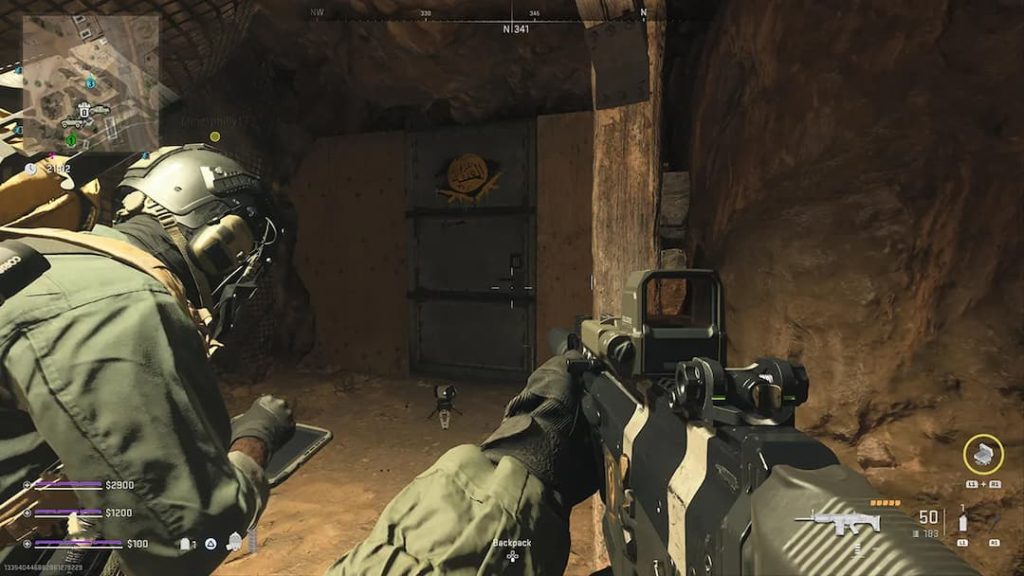This screenshot has height=576, width=1024.
Task: Click the gas mask icon
Action: pyautogui.click(x=234, y=542)
